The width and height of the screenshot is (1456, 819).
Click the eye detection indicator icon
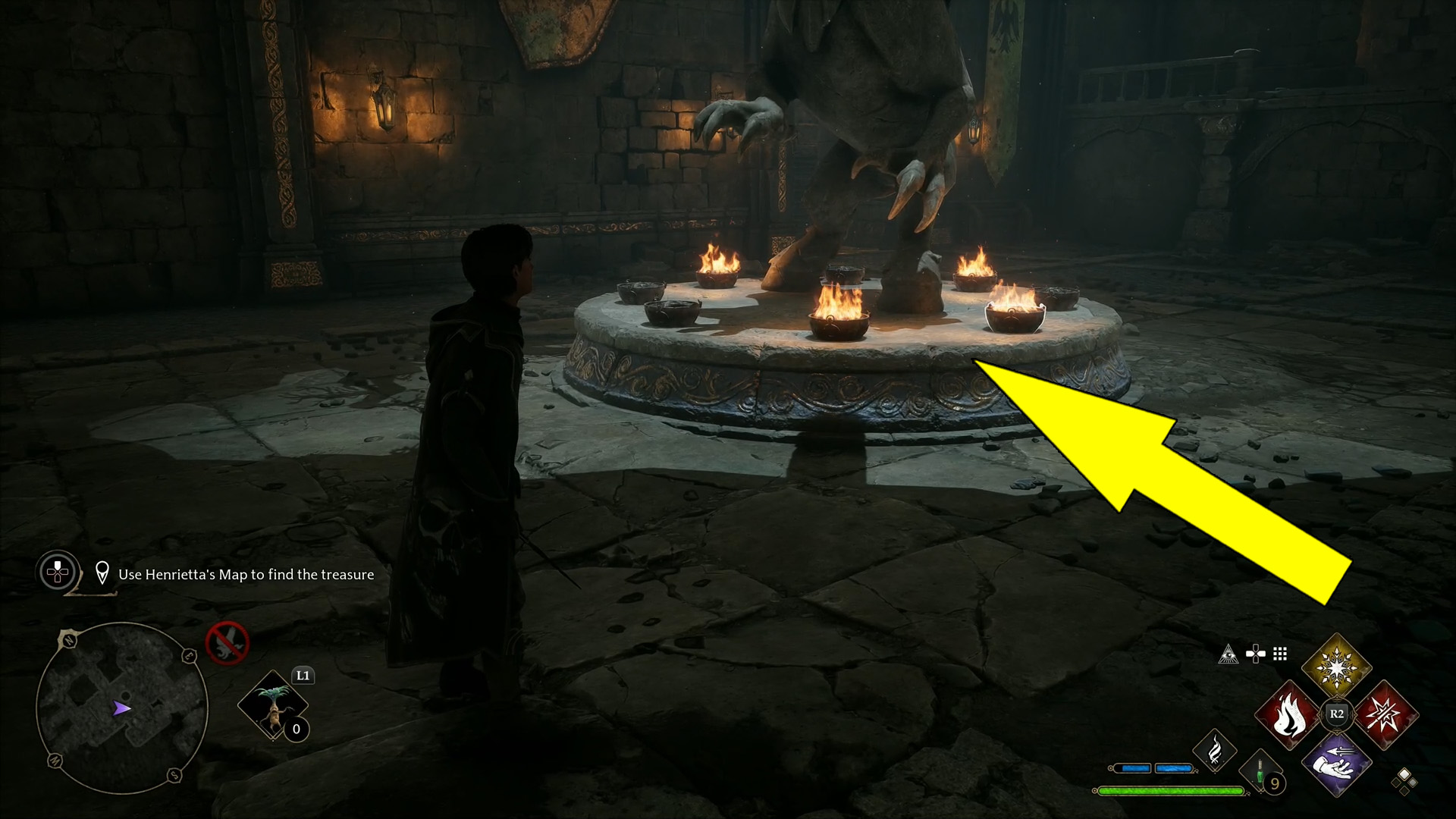[1229, 654]
